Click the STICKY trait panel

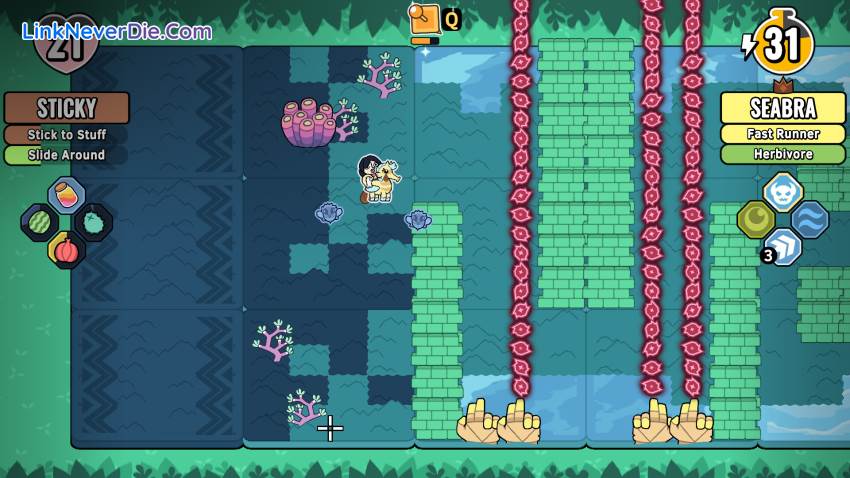click(x=67, y=108)
